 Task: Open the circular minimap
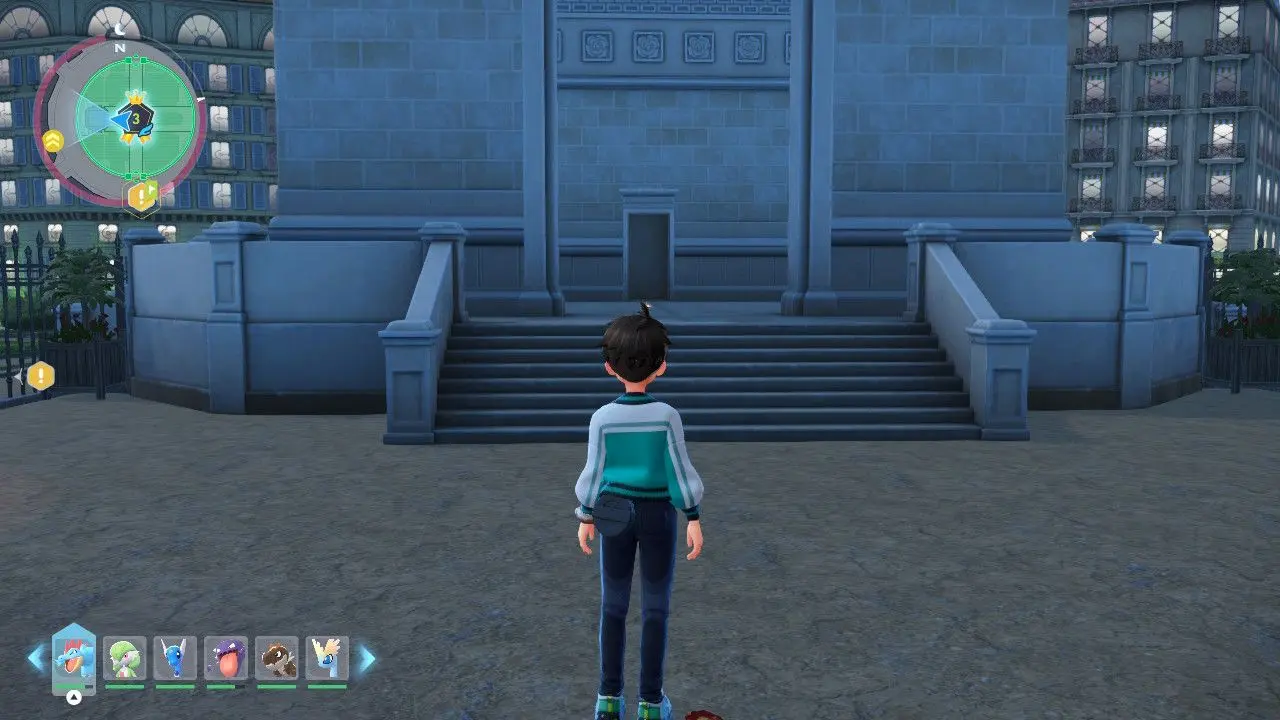point(120,122)
